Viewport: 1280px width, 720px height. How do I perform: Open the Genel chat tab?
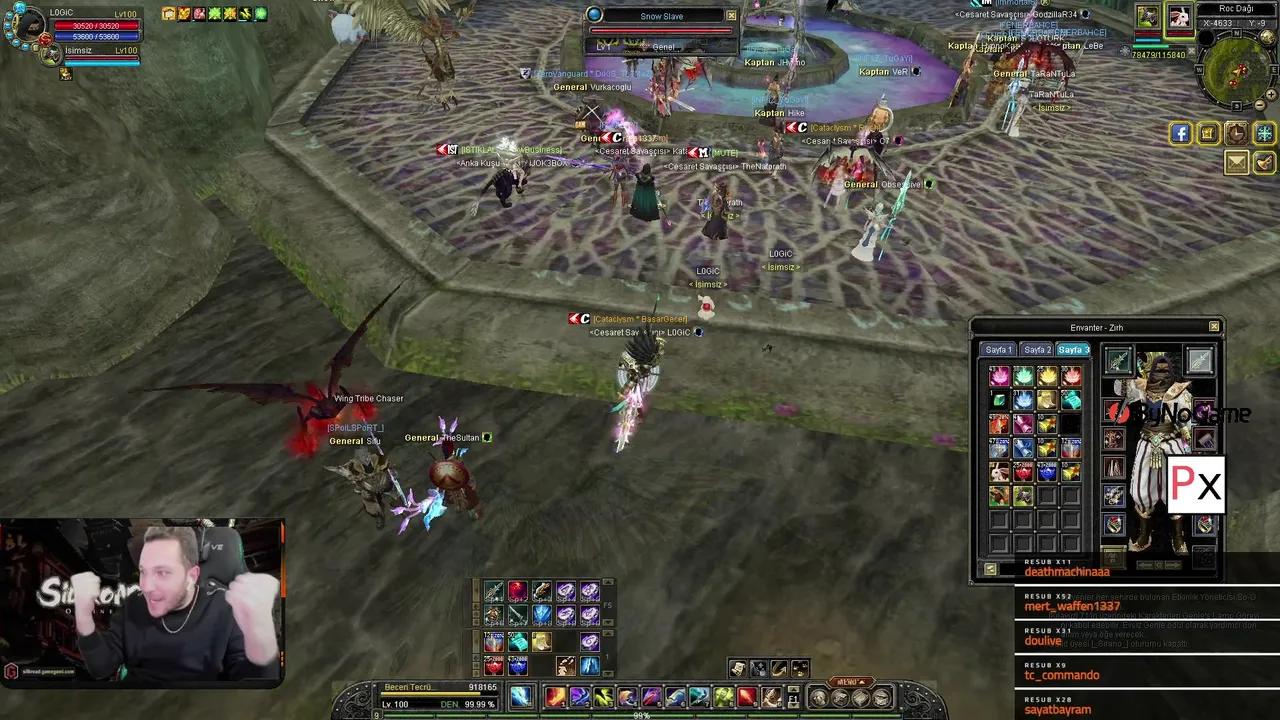pos(663,46)
